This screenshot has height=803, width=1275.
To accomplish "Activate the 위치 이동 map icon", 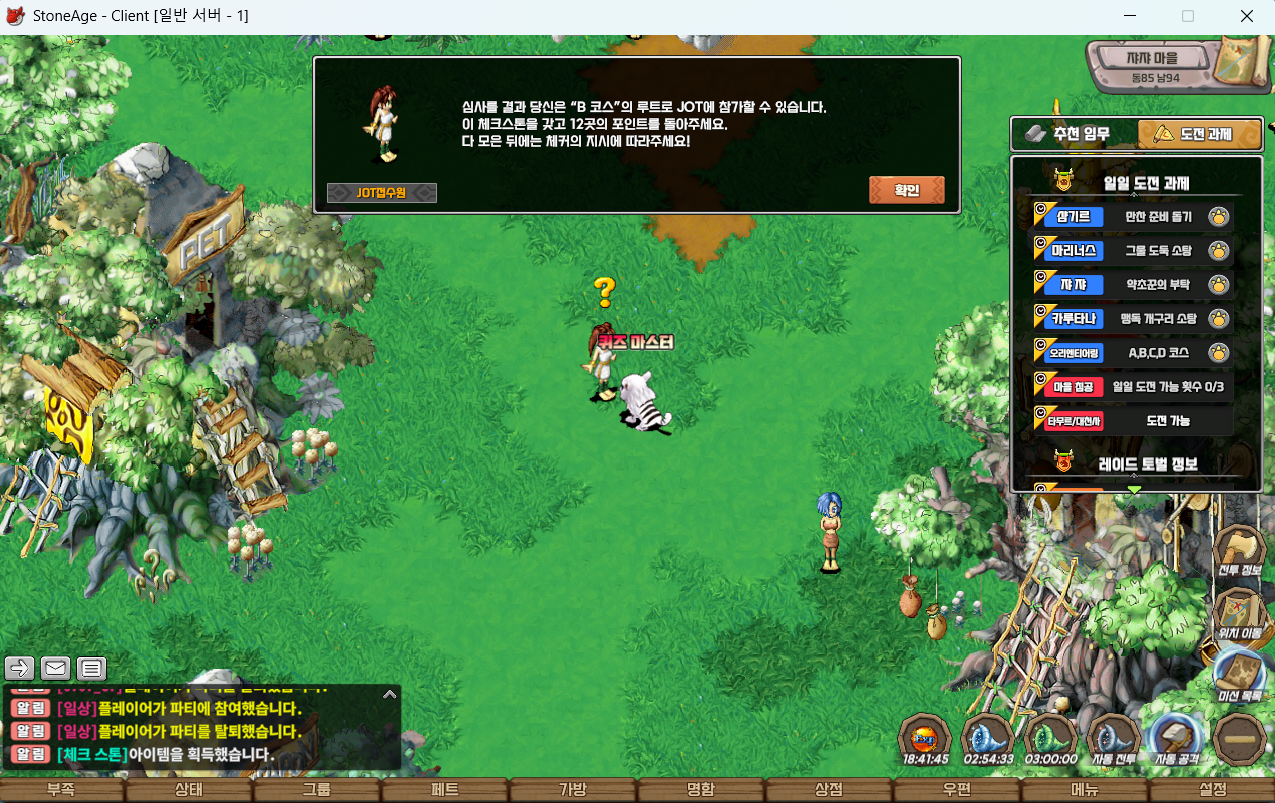I will pos(1240,615).
